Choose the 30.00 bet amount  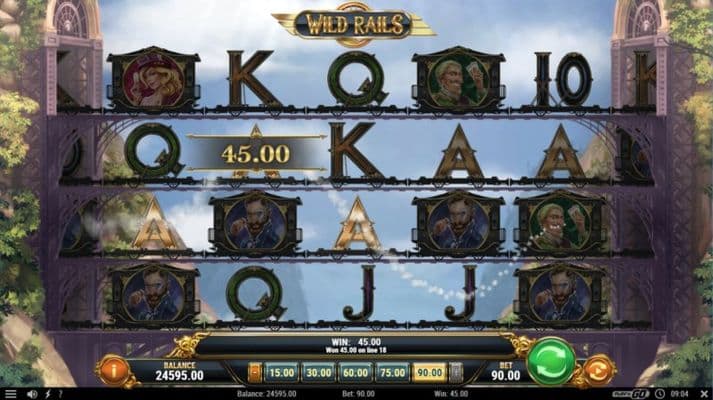tap(320, 372)
